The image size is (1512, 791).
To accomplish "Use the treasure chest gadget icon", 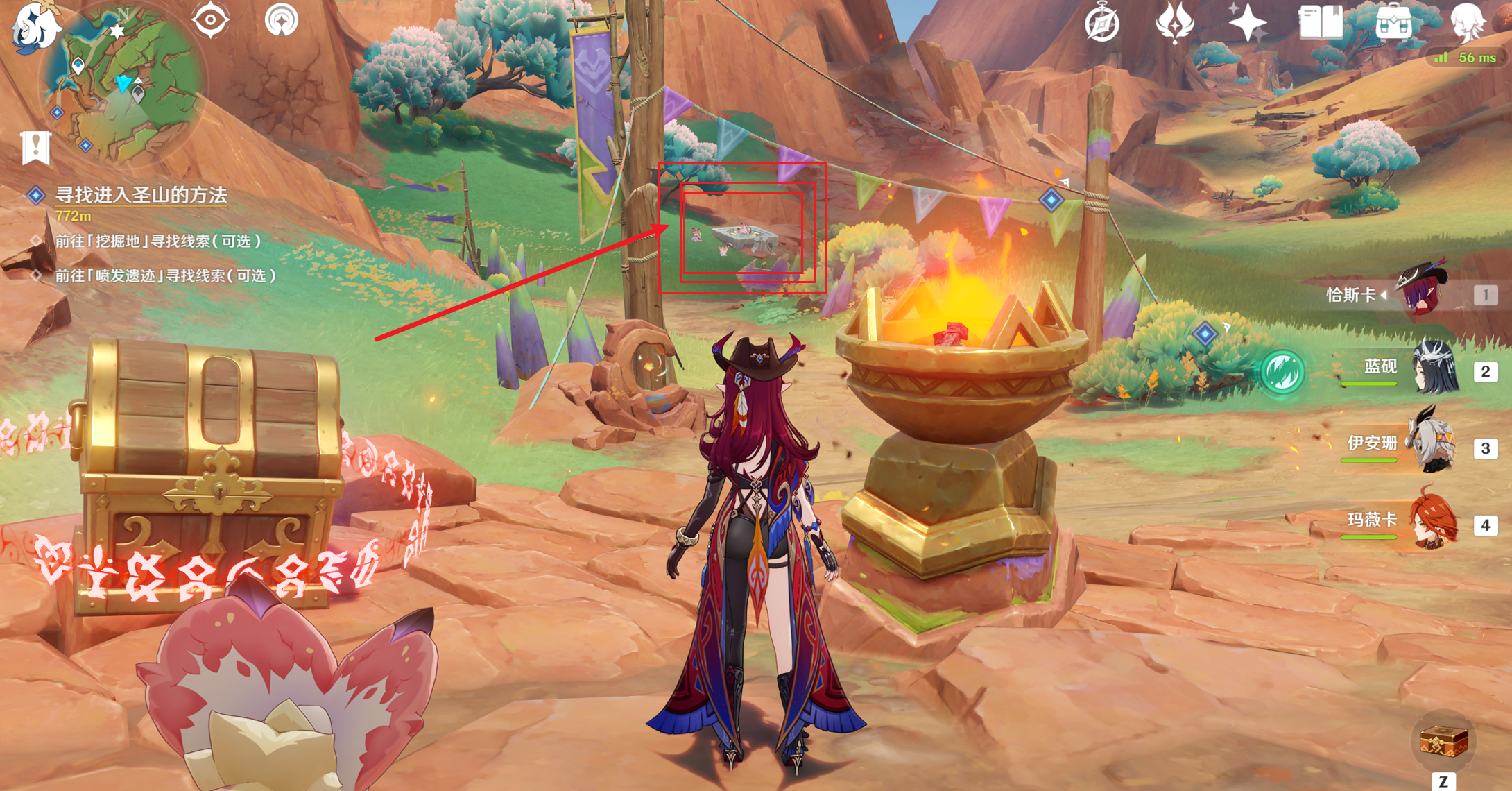I will (1443, 742).
